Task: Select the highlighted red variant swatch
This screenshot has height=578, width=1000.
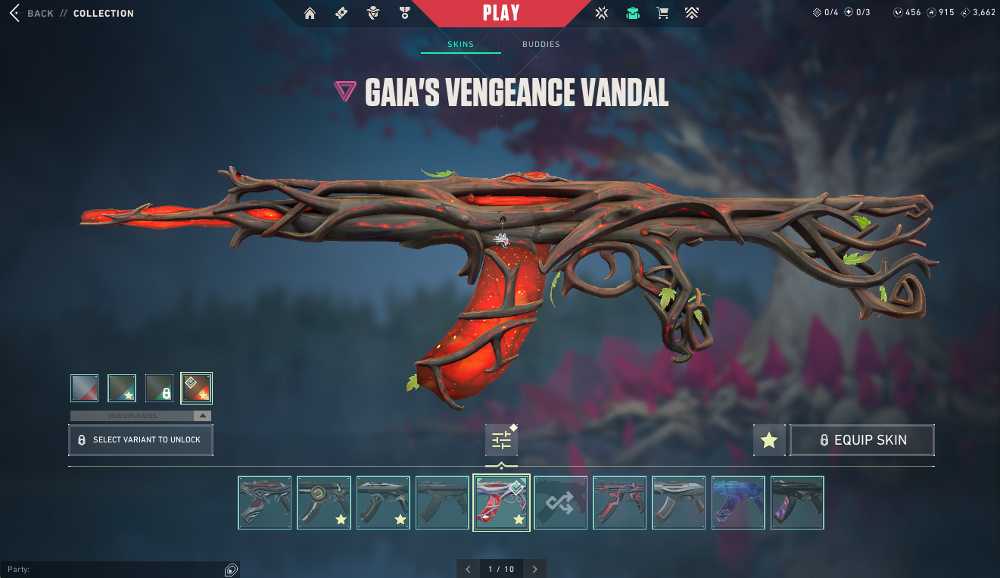Action: [x=196, y=388]
